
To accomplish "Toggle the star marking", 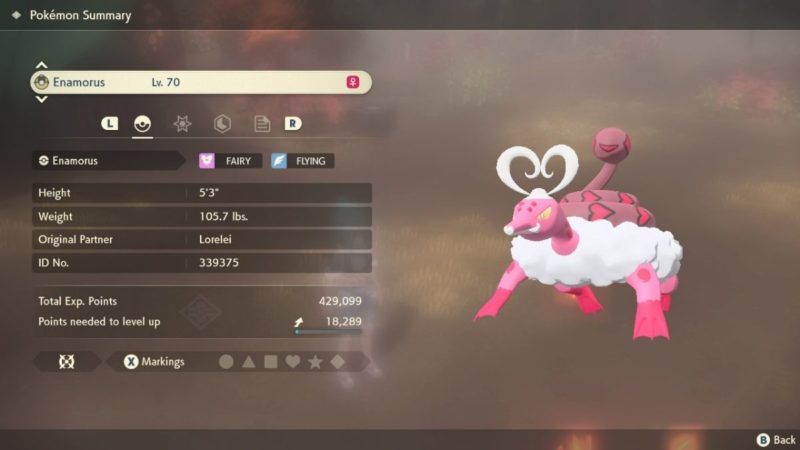I will pos(315,362).
